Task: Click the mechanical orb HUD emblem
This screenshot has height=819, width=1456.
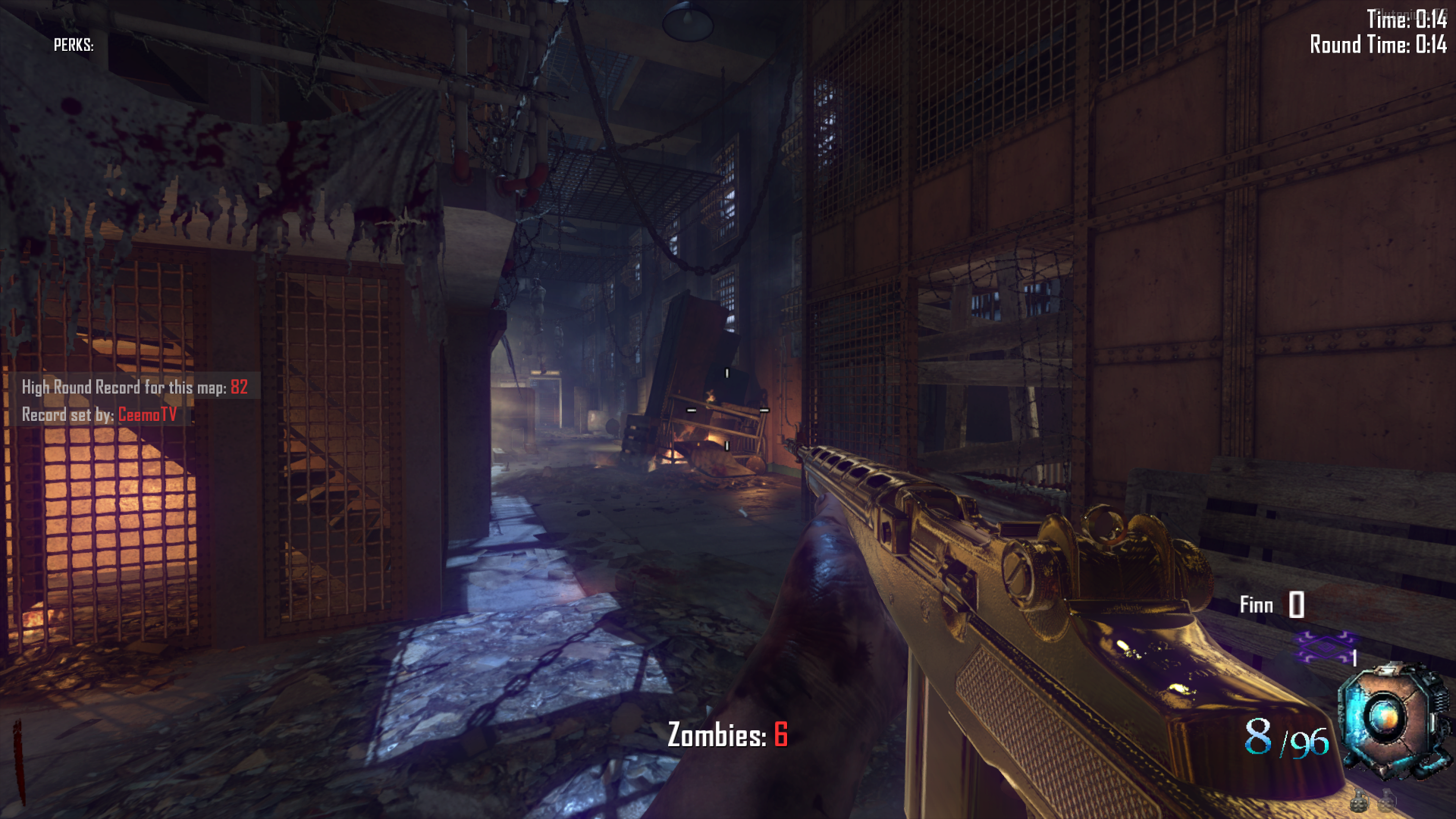Action: (x=1389, y=719)
